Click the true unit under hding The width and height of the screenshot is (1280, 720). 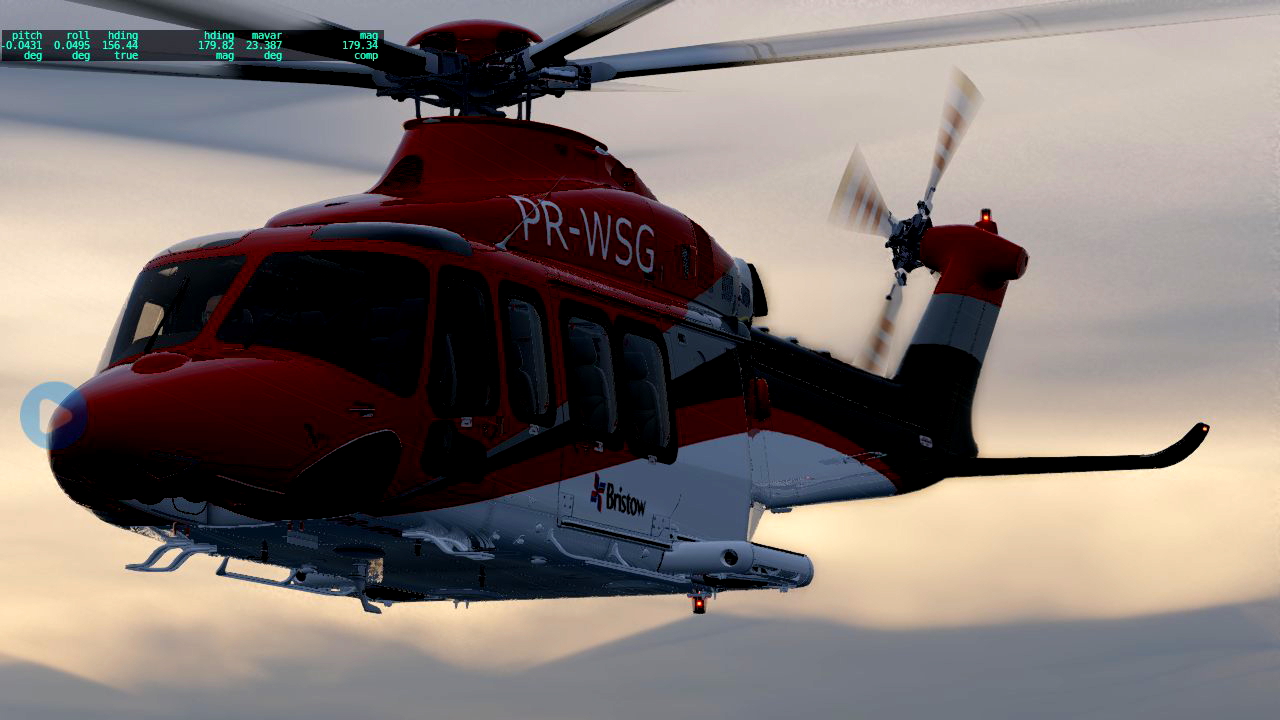coord(125,56)
